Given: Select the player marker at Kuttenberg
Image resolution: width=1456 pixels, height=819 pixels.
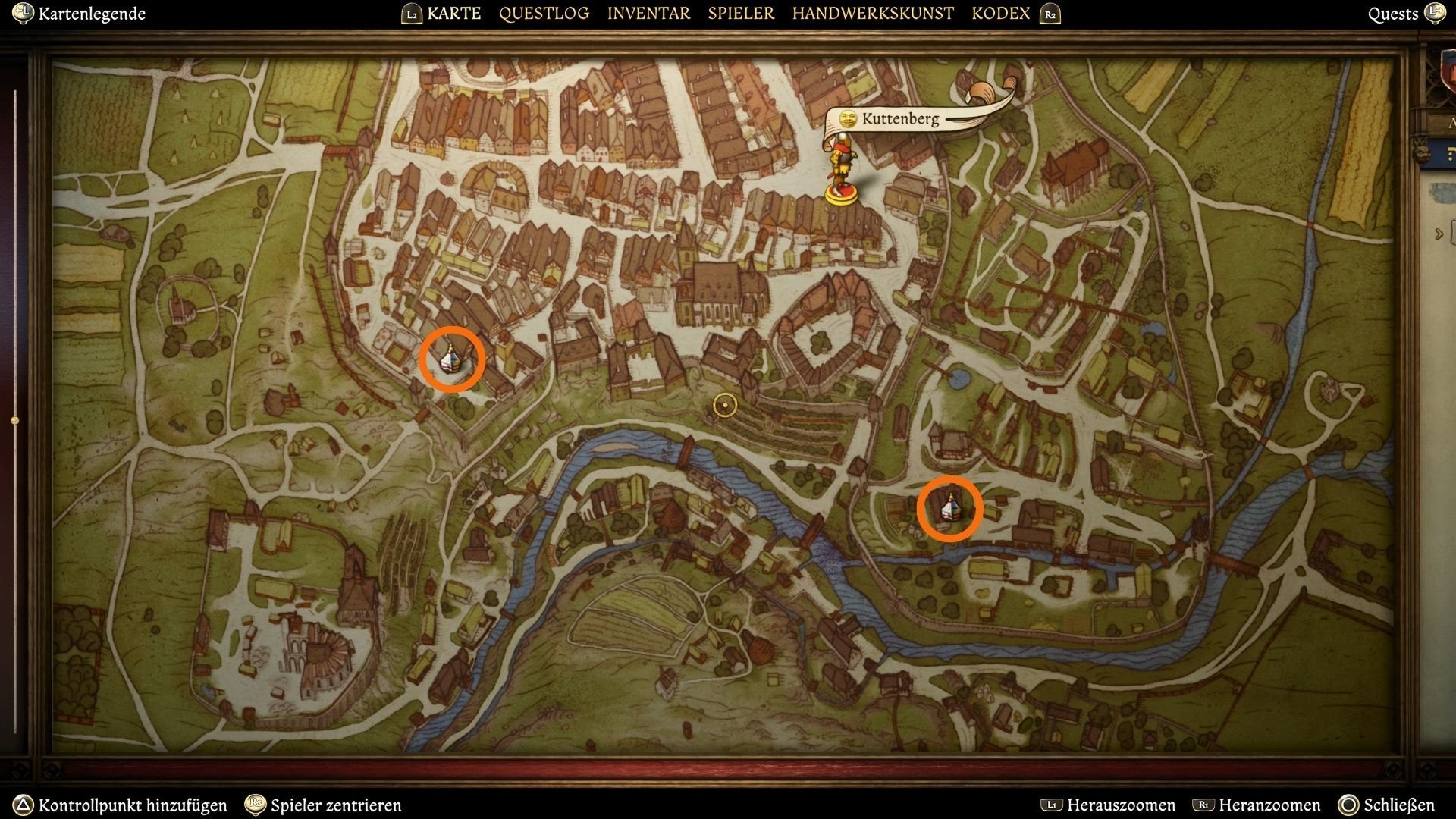Looking at the screenshot, I should [x=843, y=163].
